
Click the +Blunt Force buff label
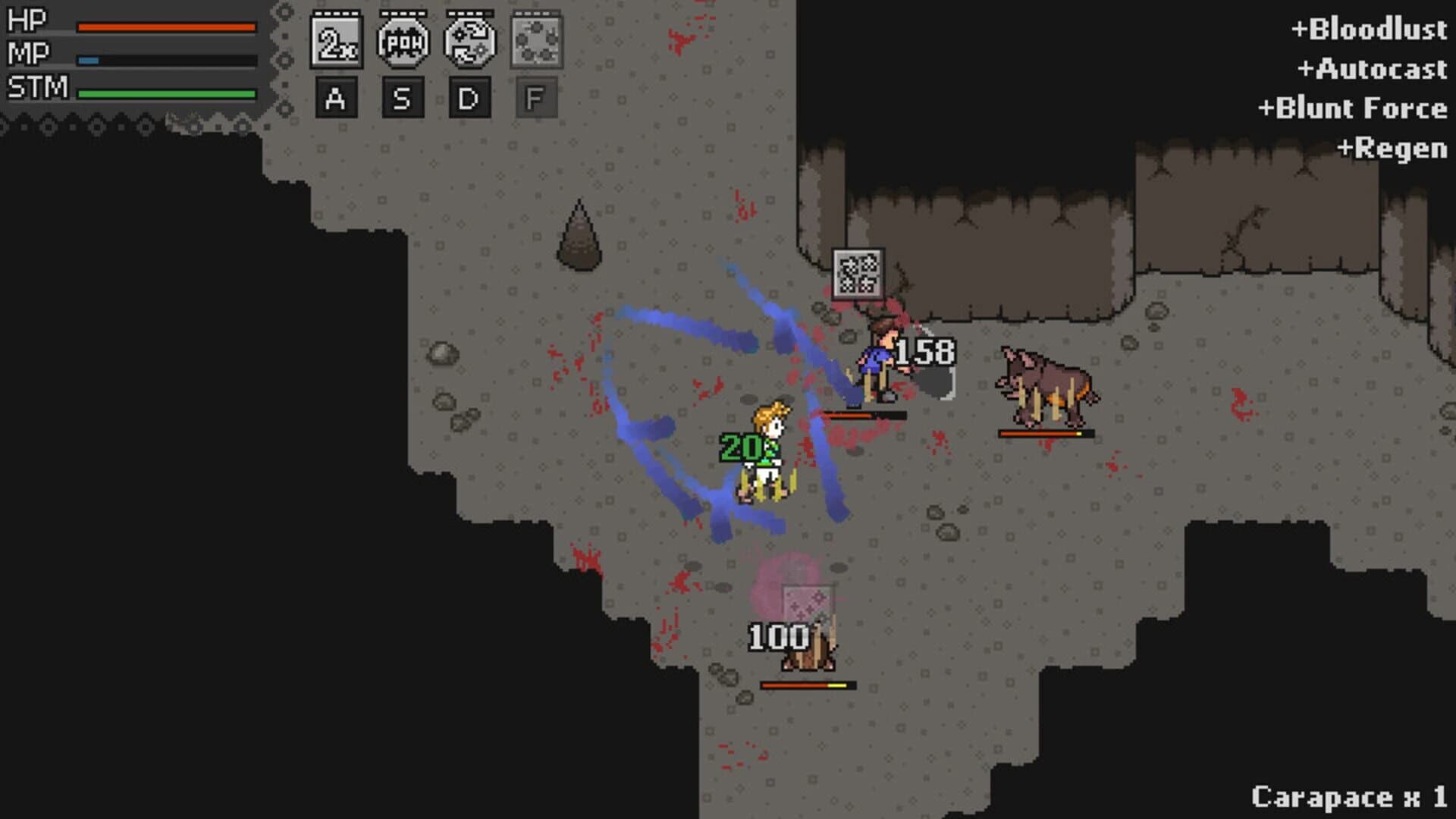(x=1353, y=108)
